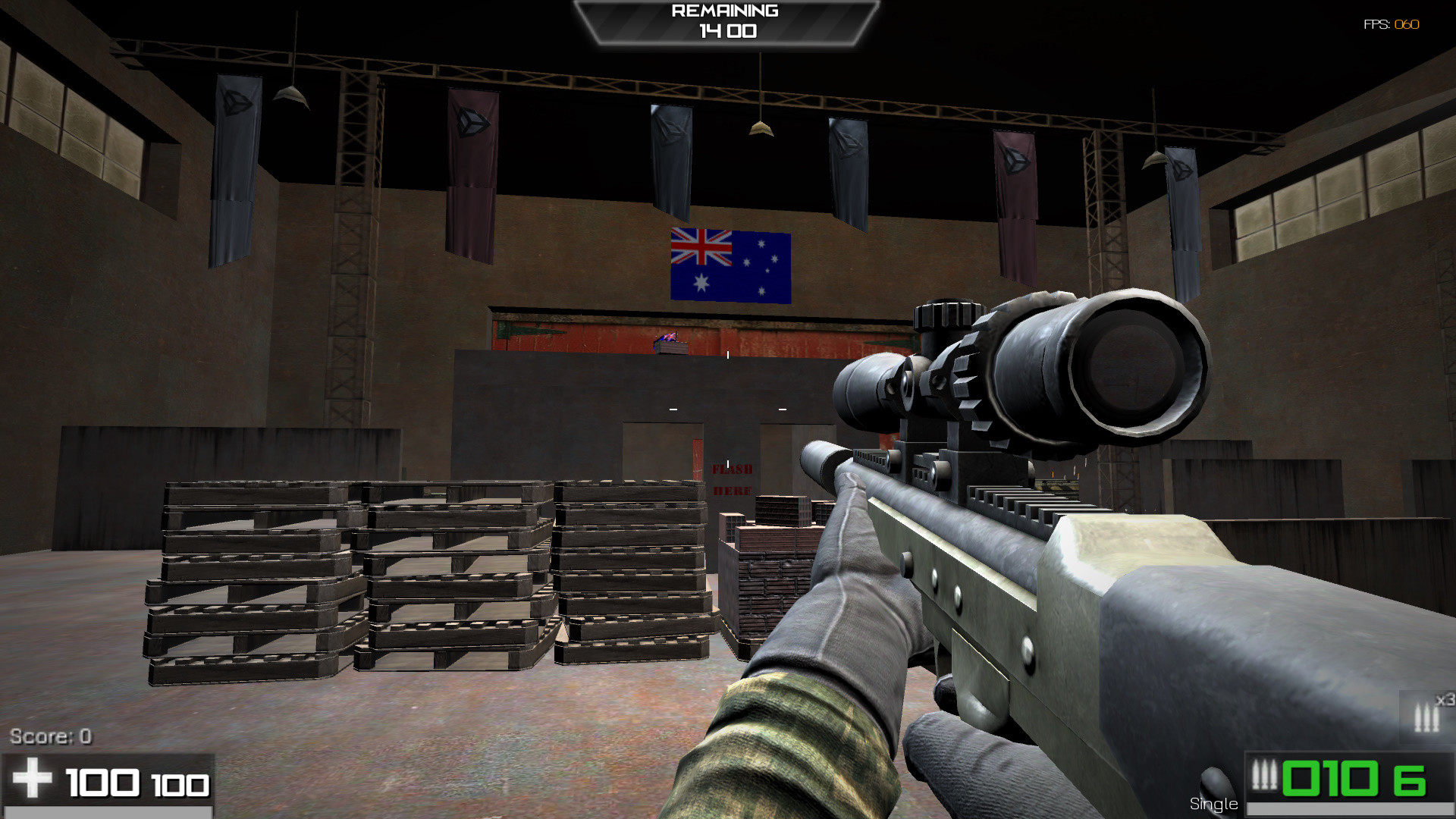Click the grey reload progress bar under the ammo
This screenshot has height=819, width=1456.
(x=1357, y=806)
